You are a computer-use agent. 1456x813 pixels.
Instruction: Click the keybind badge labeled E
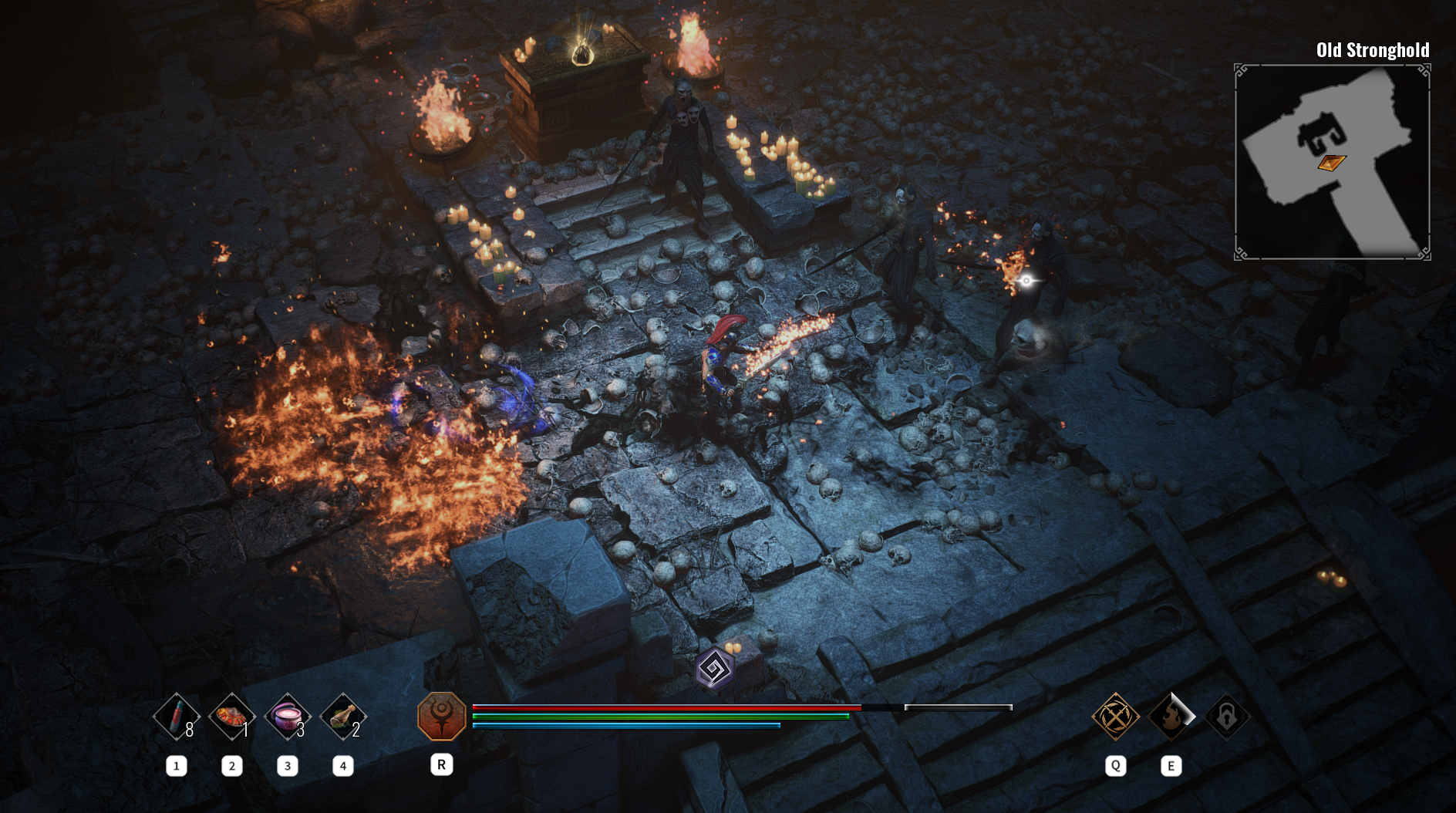(1171, 766)
